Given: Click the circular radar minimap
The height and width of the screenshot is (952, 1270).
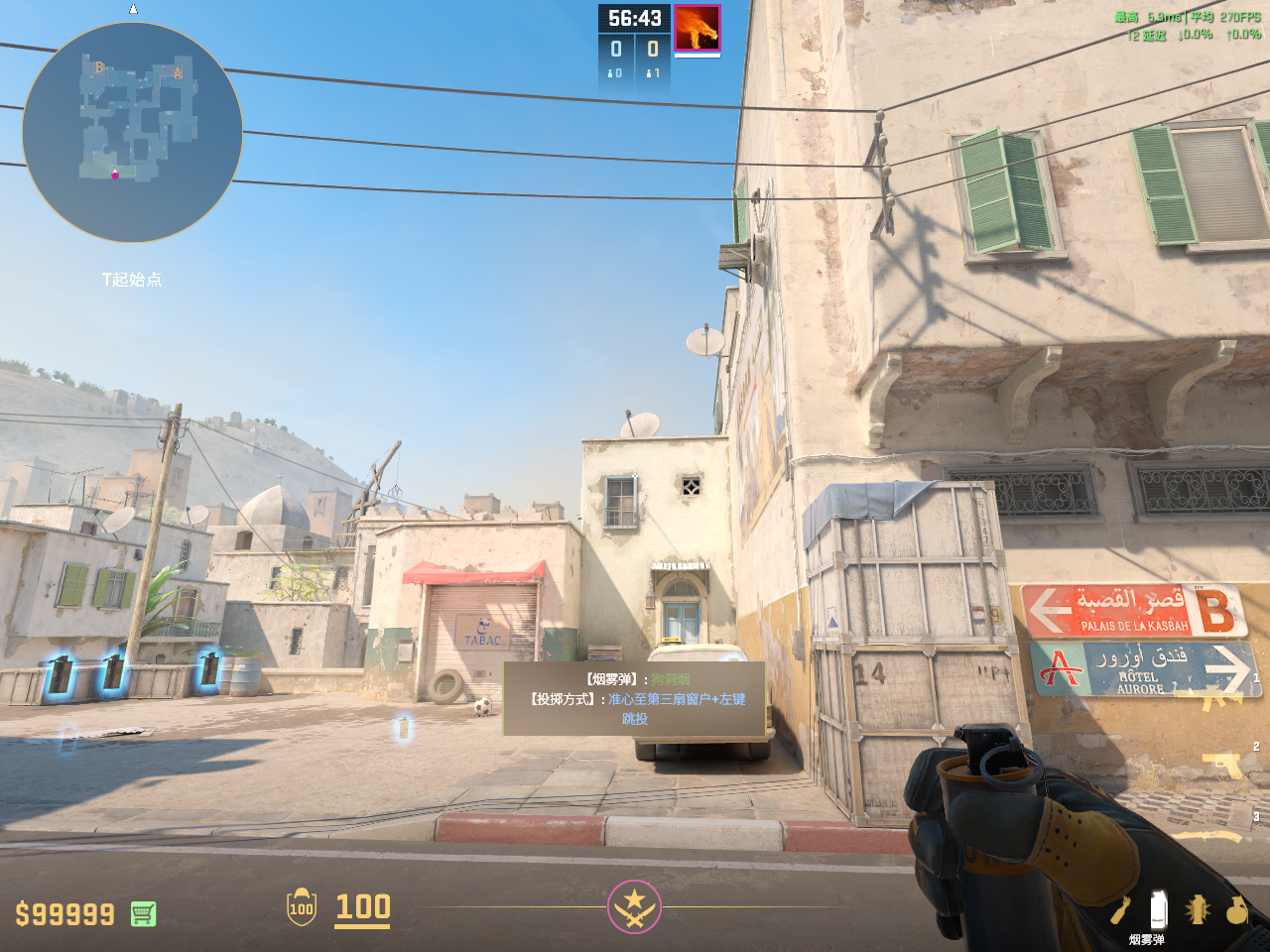Looking at the screenshot, I should pyautogui.click(x=132, y=132).
